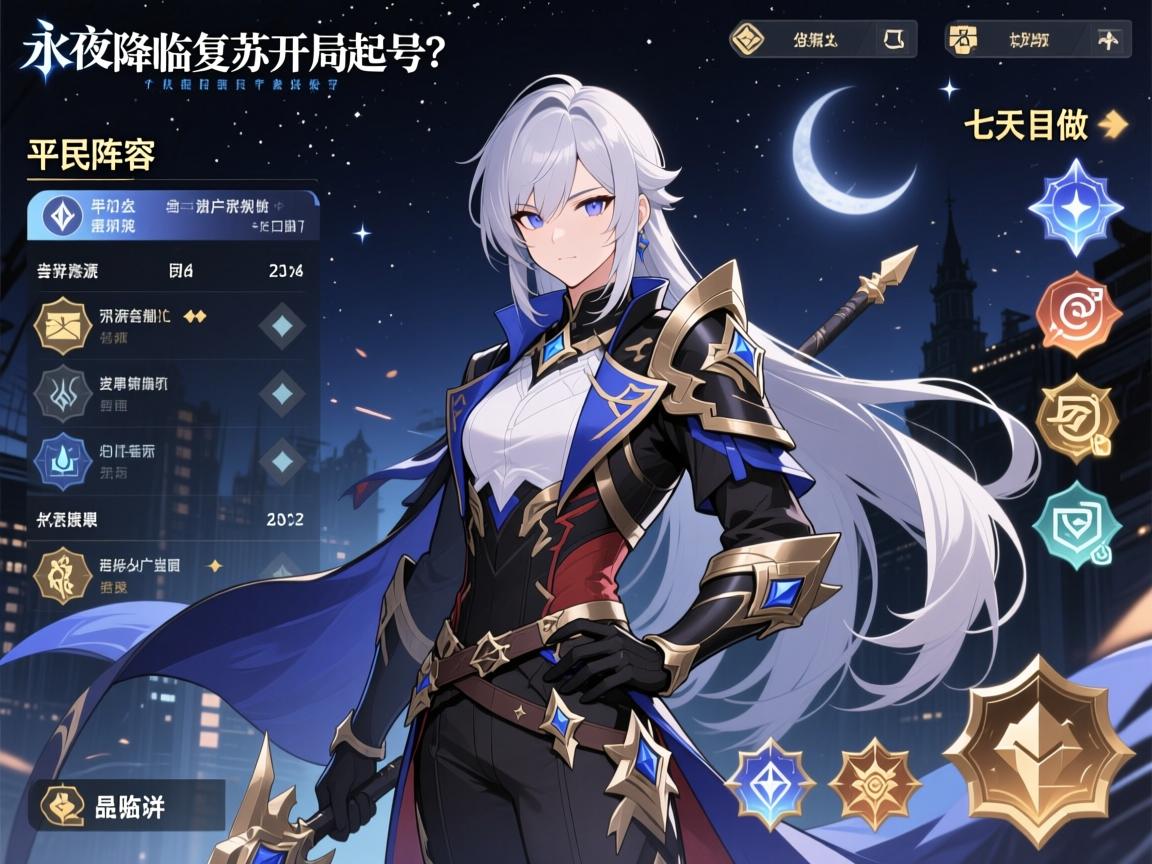Viewport: 1152px width, 864px height.
Task: Activate the large gold crystal badge
Action: point(1040,750)
